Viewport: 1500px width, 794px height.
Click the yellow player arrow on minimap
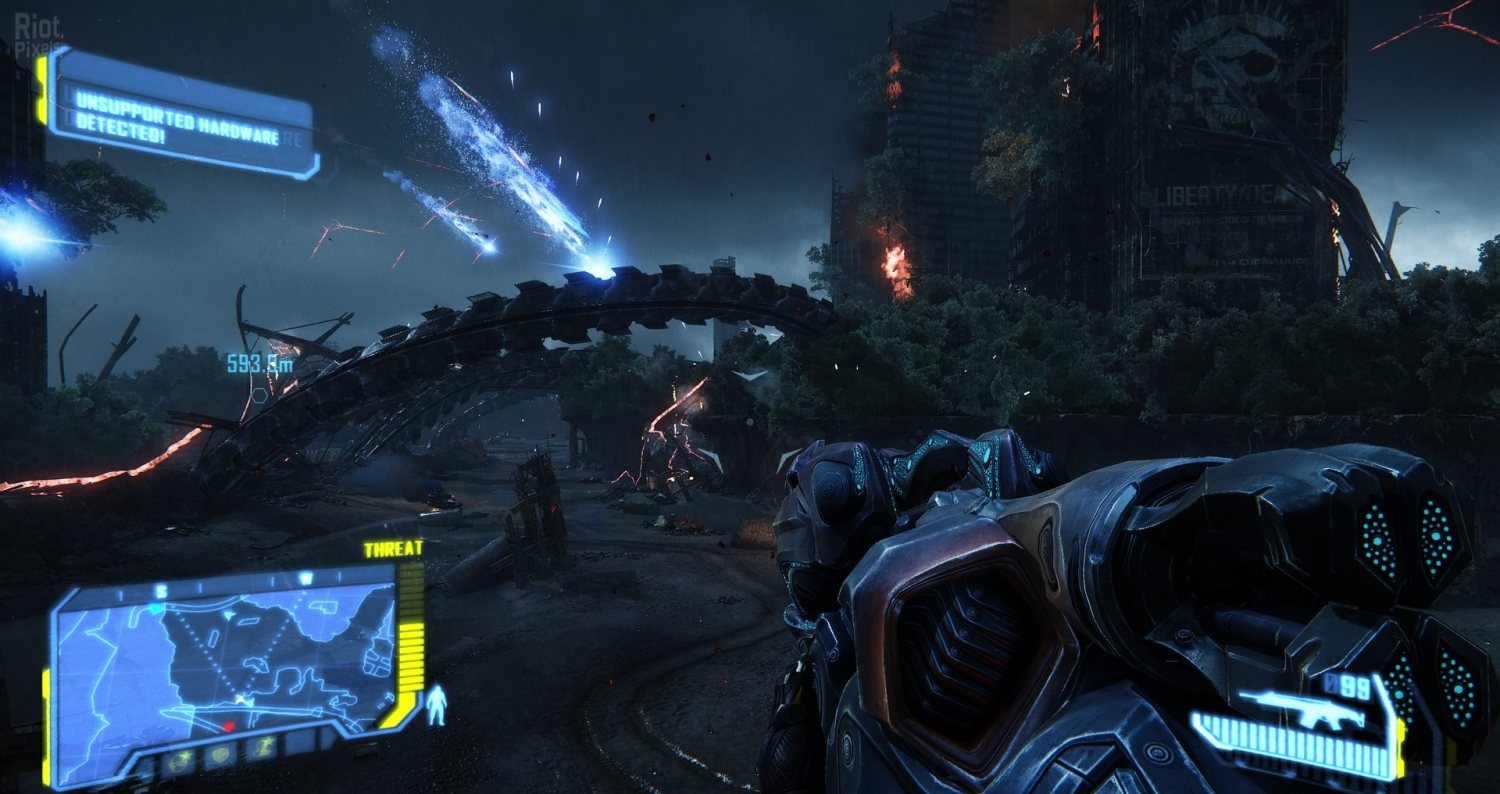240,697
